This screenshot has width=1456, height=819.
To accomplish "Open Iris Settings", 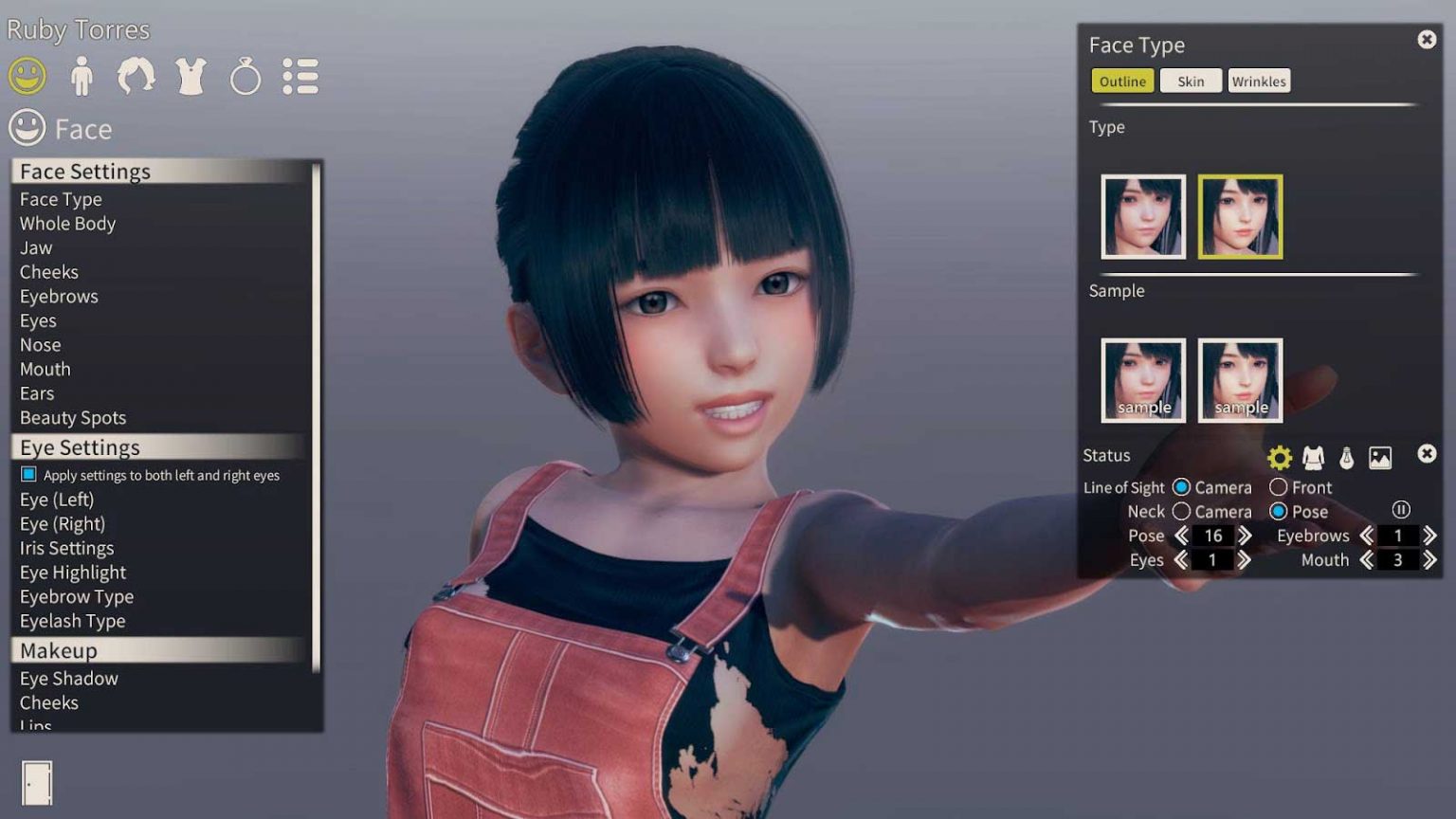I will [x=66, y=548].
